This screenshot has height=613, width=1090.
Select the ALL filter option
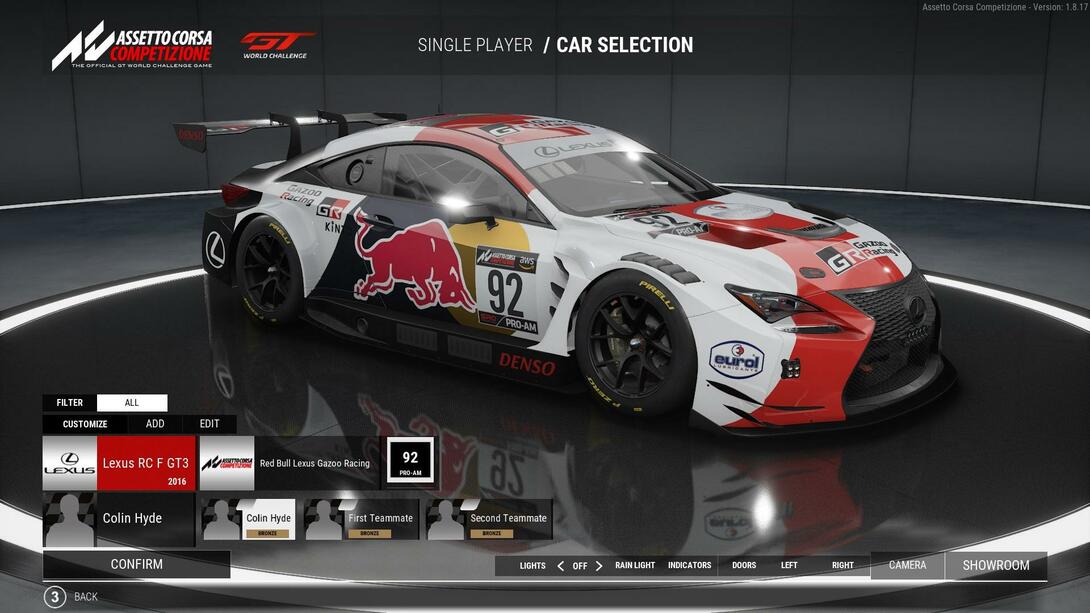tap(132, 403)
